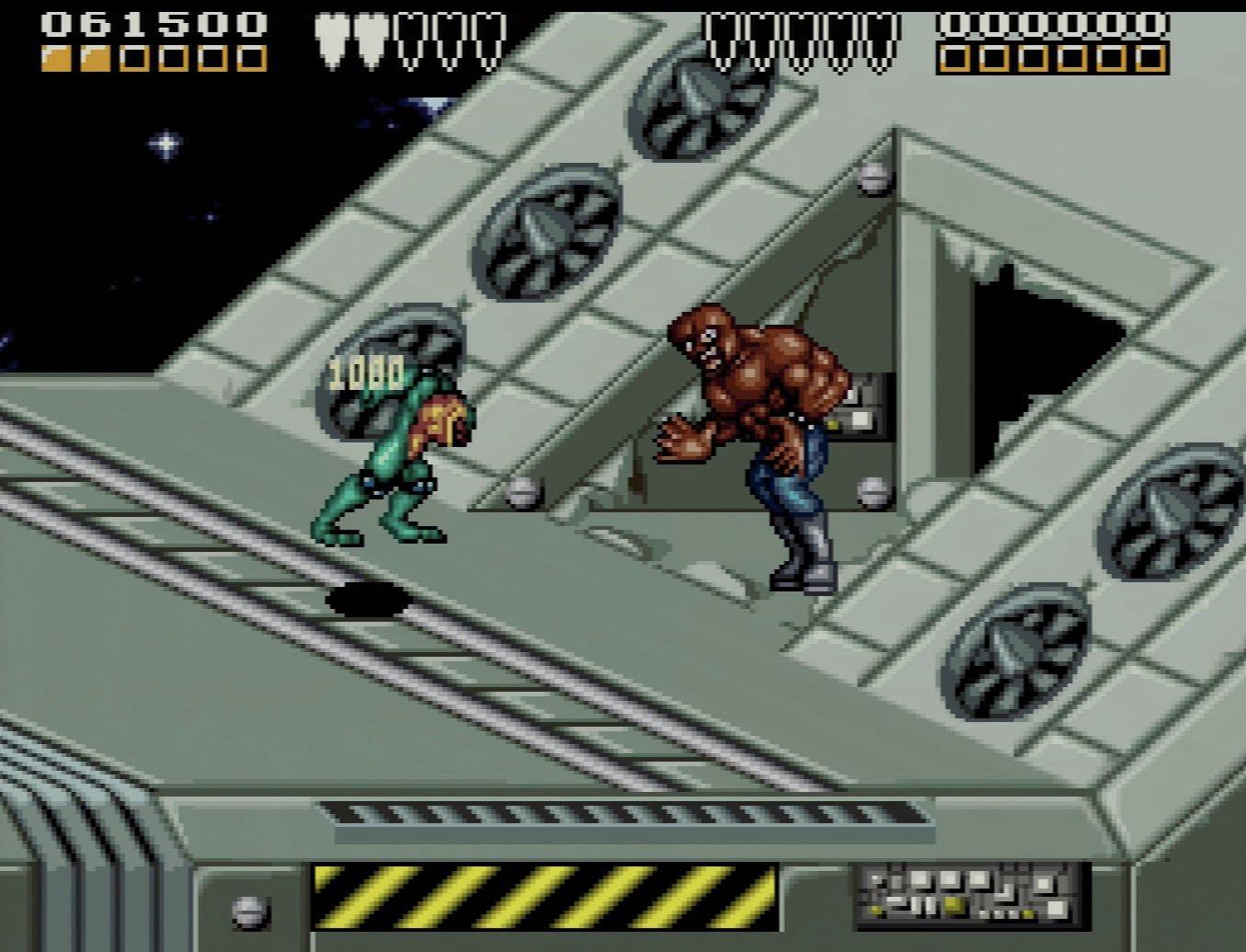Click the dark shadow spot on the walkway

[x=368, y=598]
